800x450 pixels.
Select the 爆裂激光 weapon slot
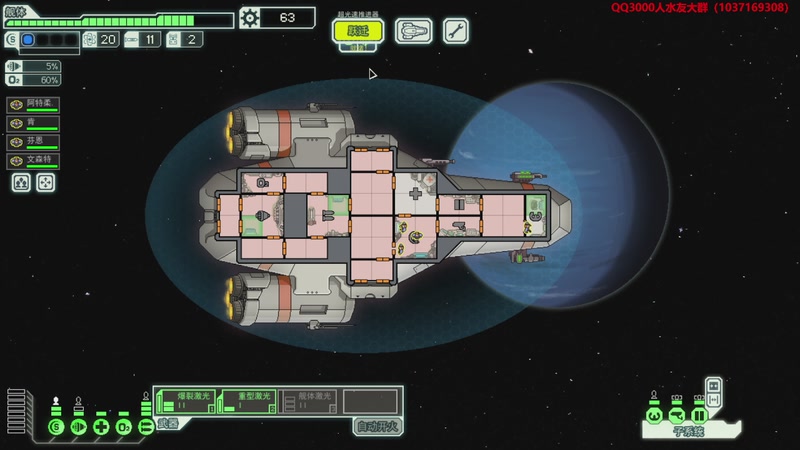coord(184,400)
